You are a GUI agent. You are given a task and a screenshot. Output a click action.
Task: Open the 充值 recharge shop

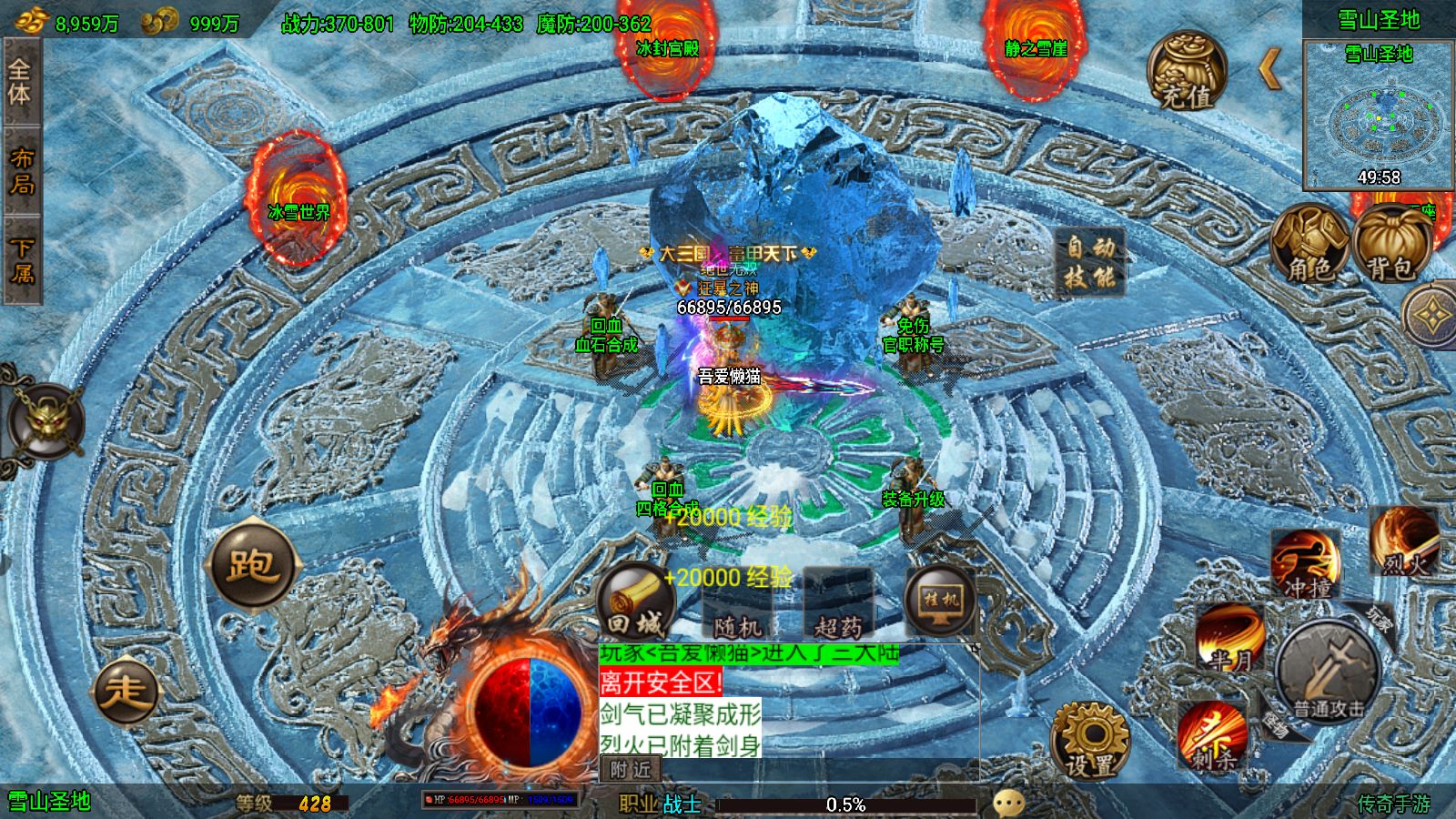[x=1187, y=72]
